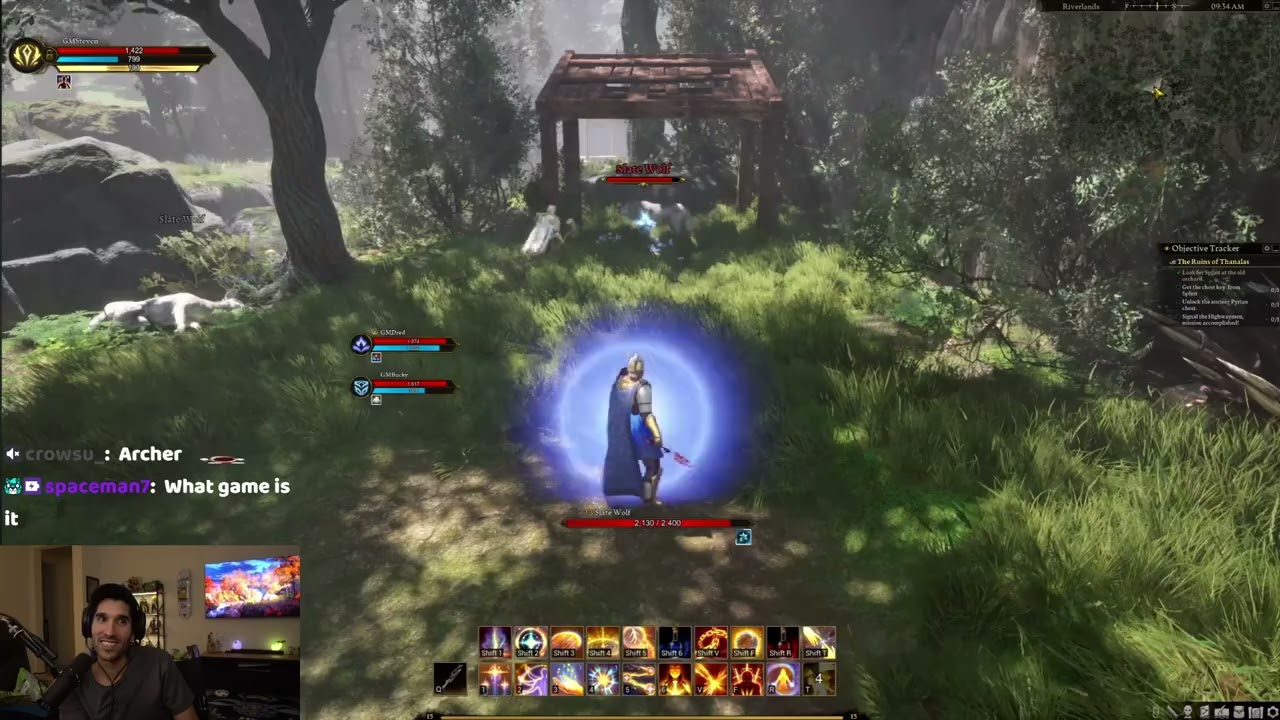Click spaceman7's username in chat
Screen dimensions: 1280x720
click(x=95, y=487)
